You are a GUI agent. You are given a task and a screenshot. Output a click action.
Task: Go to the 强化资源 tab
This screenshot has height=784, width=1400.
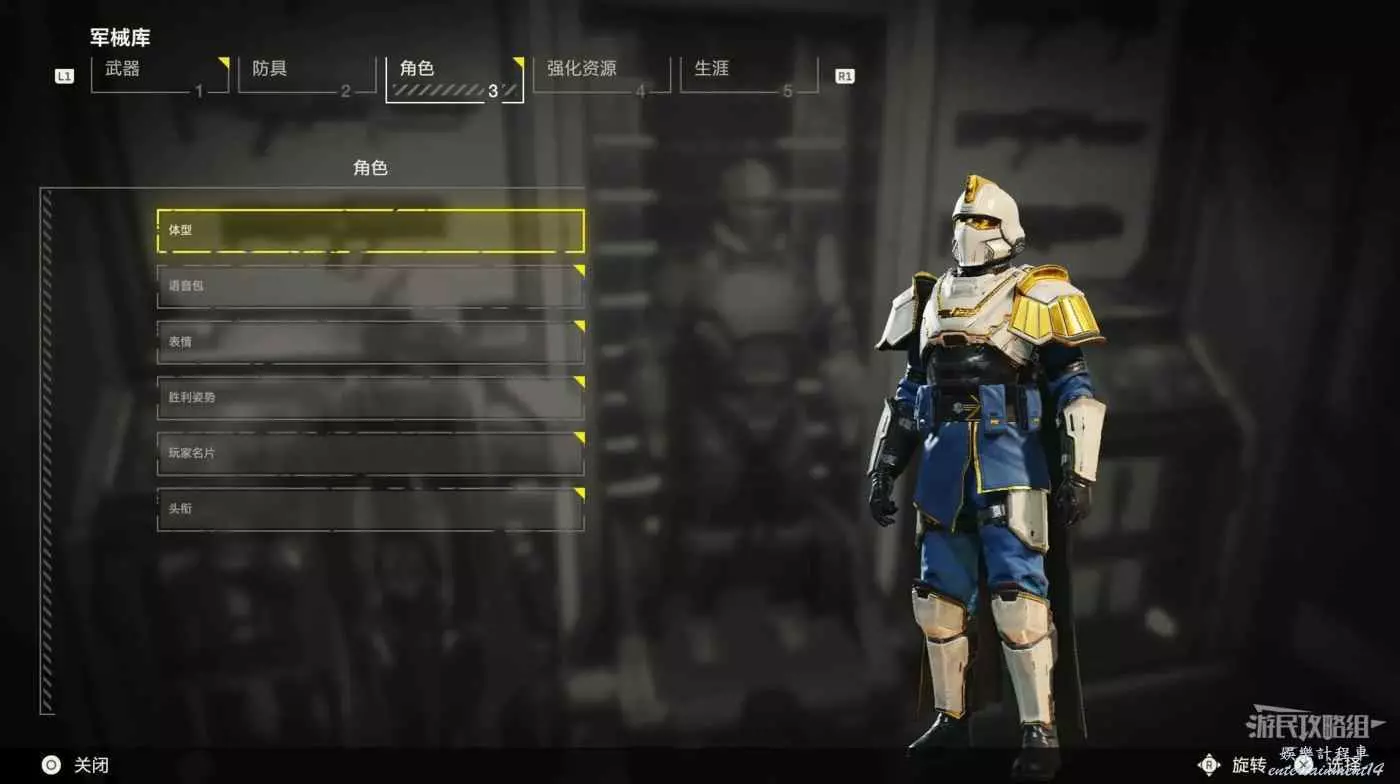[601, 74]
